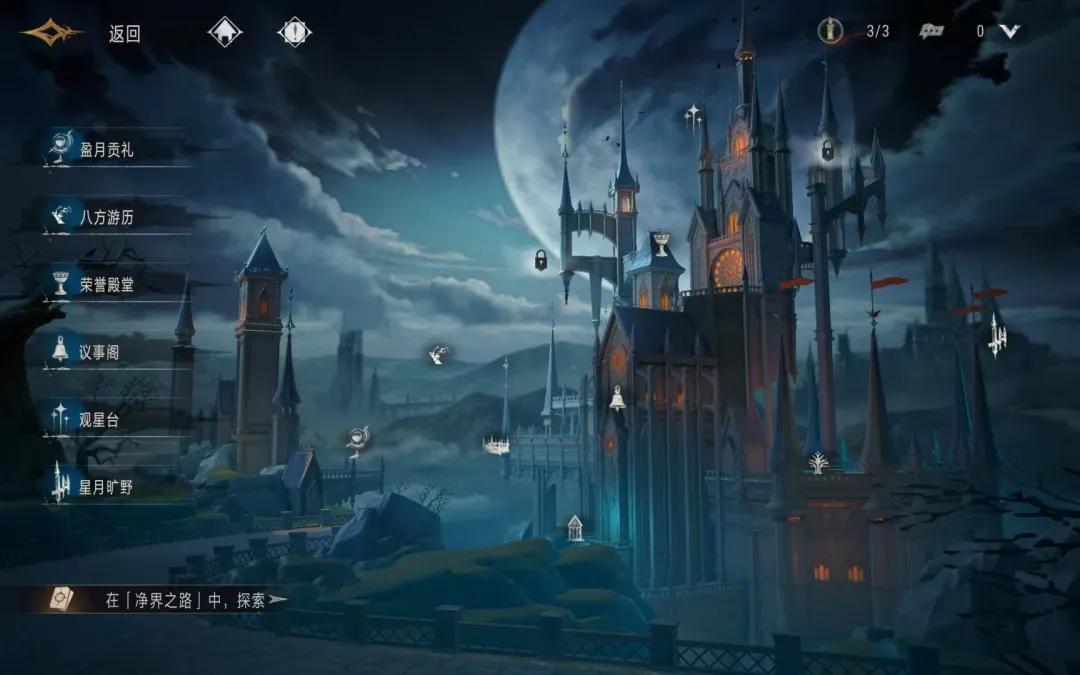
Task: Click the bell marker on the castle
Action: point(618,399)
